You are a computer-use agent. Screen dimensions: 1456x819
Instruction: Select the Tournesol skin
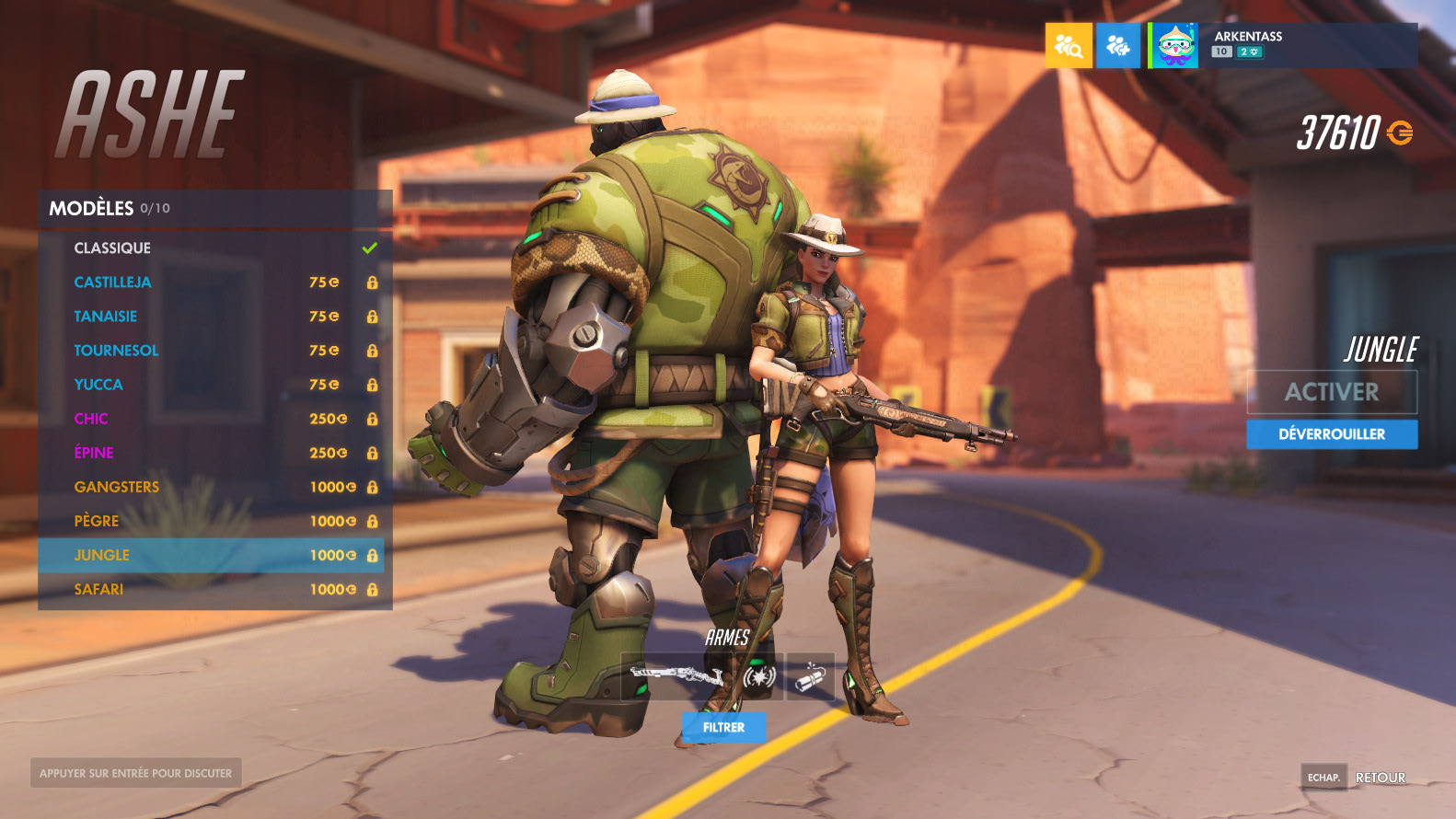(x=211, y=351)
